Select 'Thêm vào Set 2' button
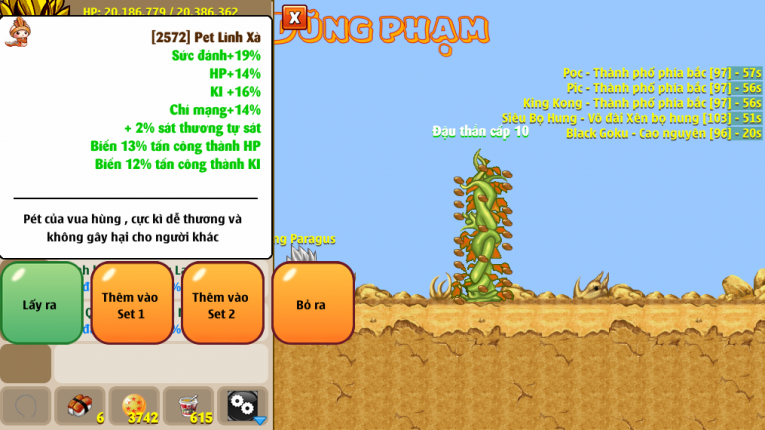Image resolution: width=765 pixels, height=430 pixels. pos(222,303)
